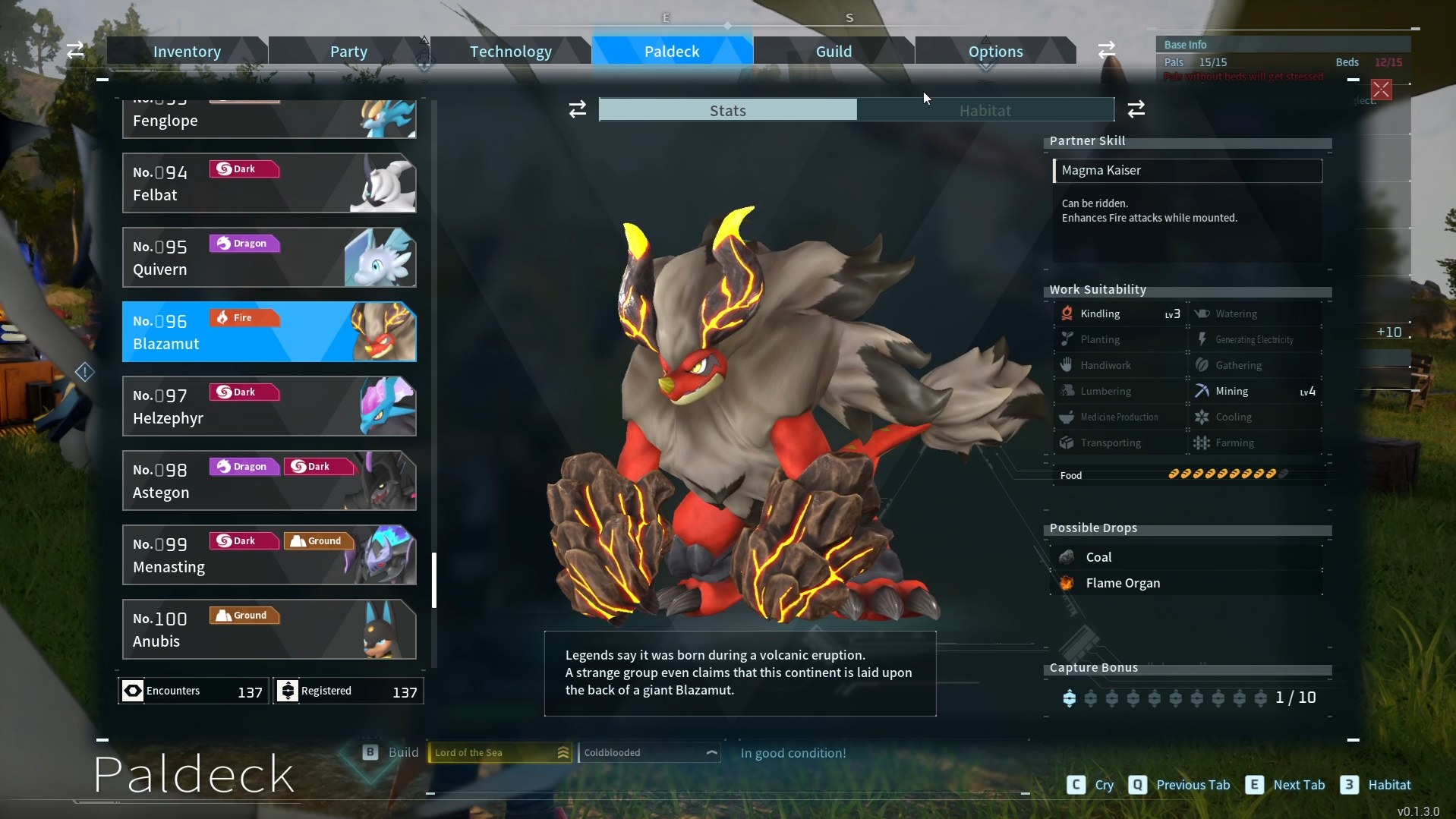View the Menasting entry
1456x819 pixels.
pyautogui.click(x=269, y=556)
